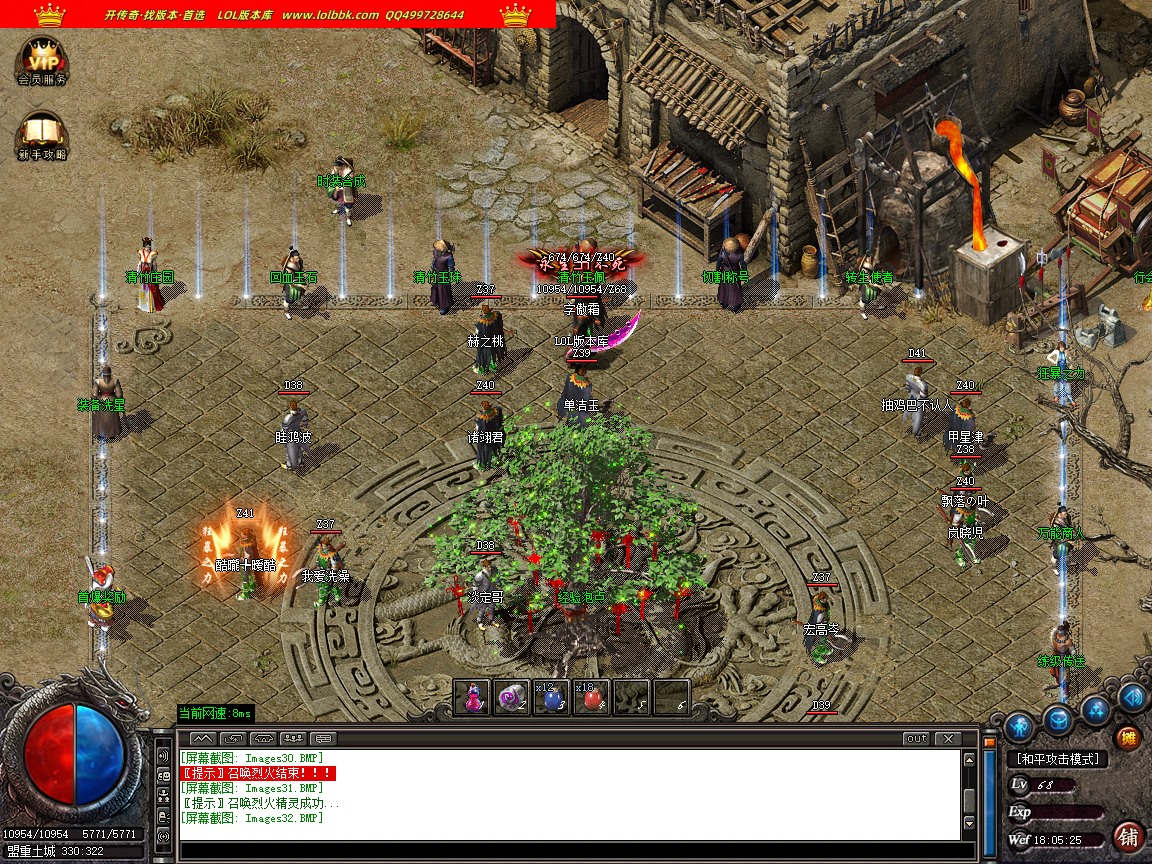Open the red 铺 shop button
The height and width of the screenshot is (864, 1152).
point(1129,835)
